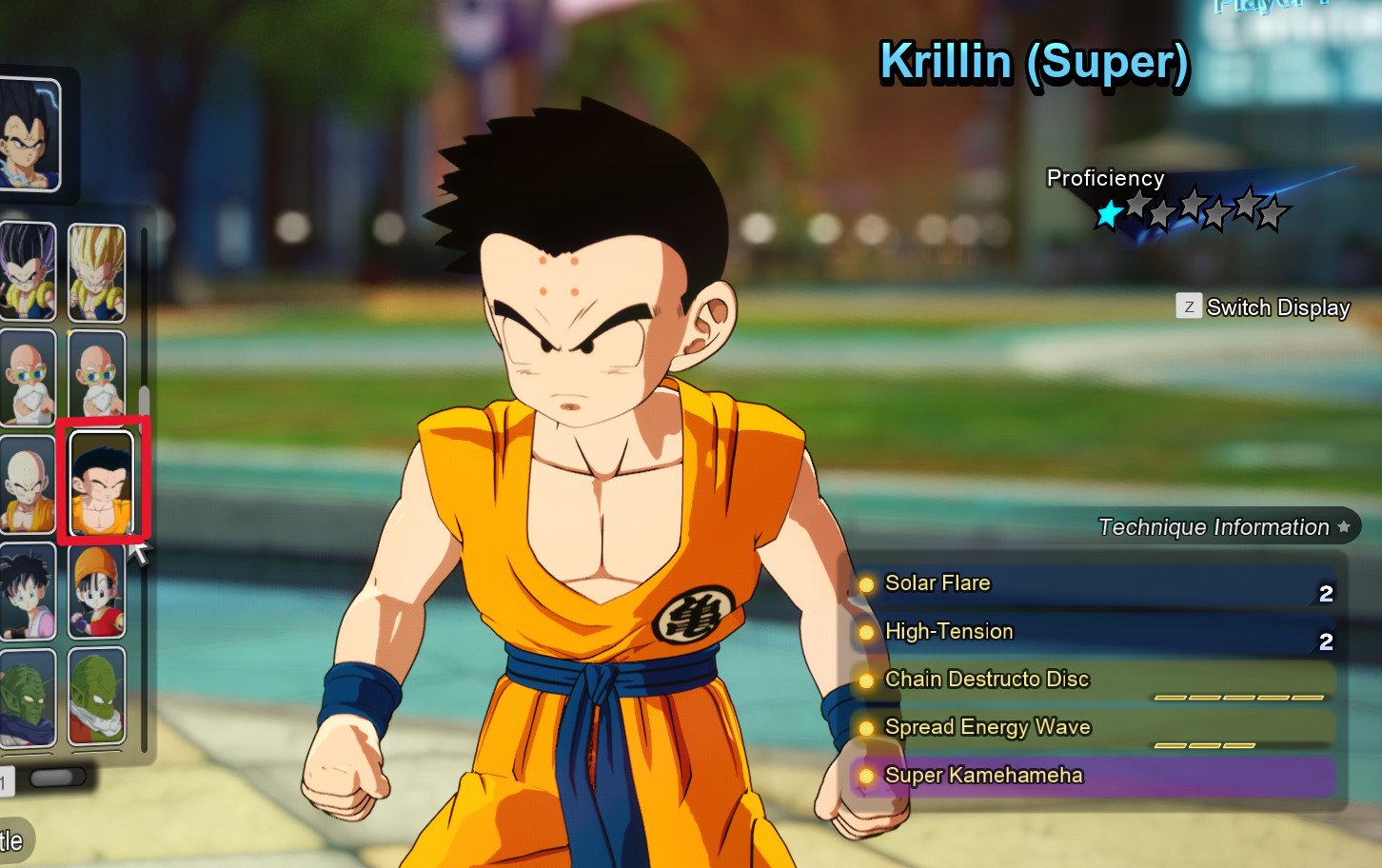Click the High-Tension technique row

(x=948, y=631)
